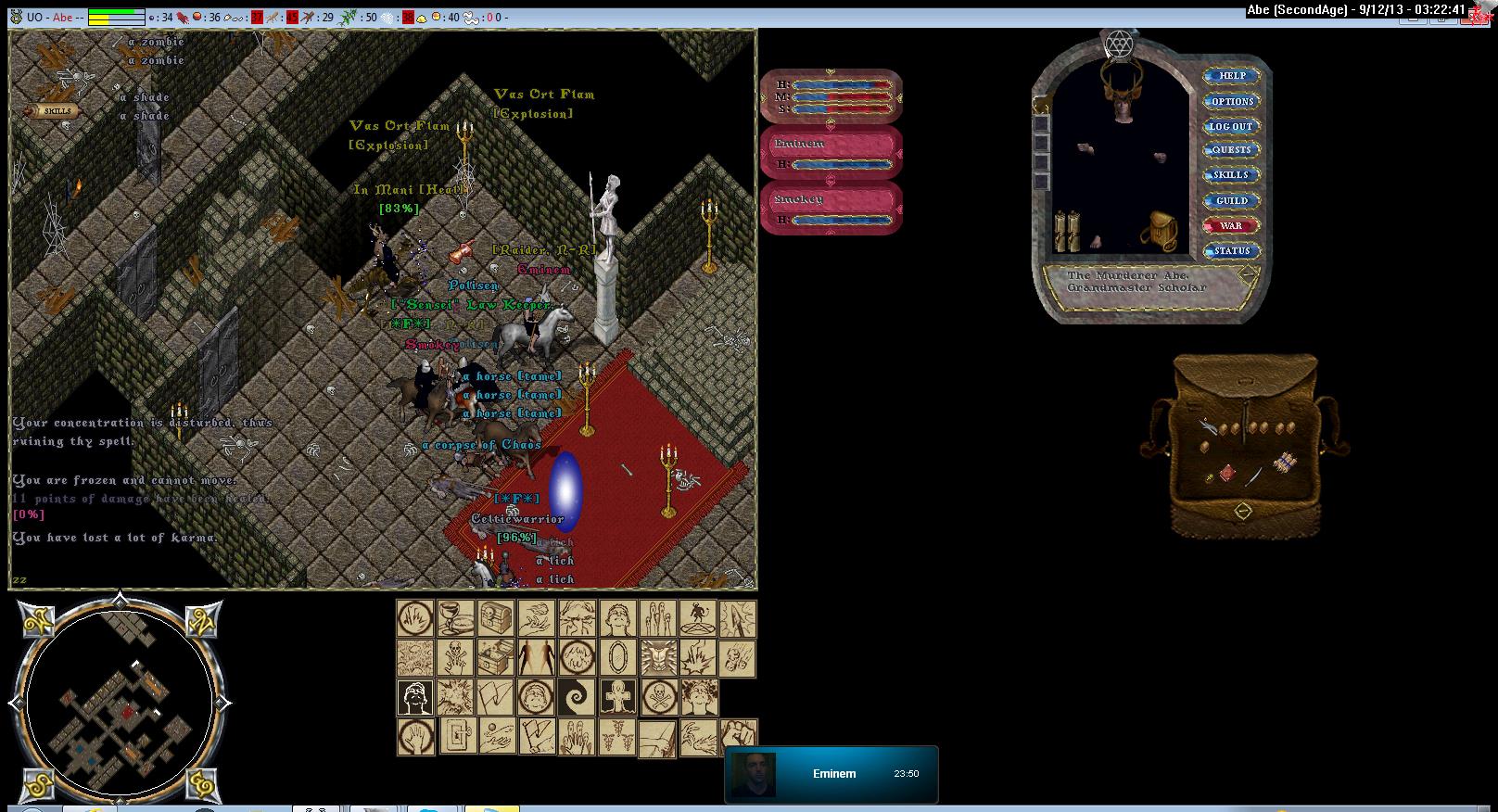Open the Help menu on paperdoll
This screenshot has height=812, width=1498.
coord(1231,76)
